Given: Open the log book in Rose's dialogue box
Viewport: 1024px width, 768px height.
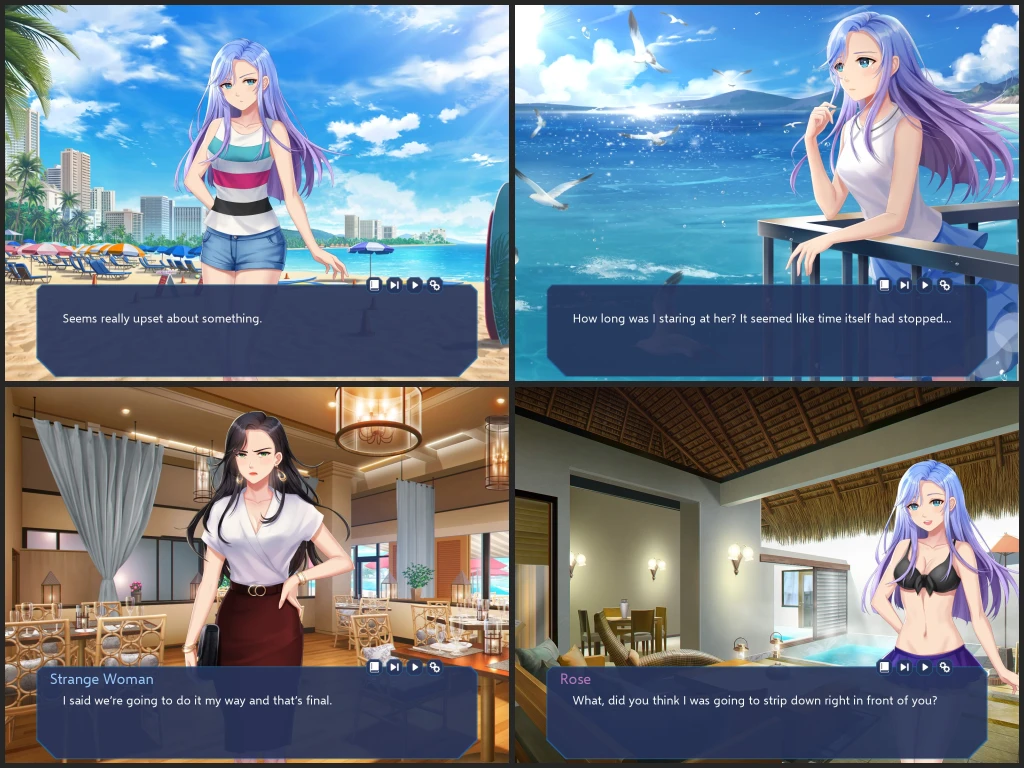Looking at the screenshot, I should pos(885,667).
